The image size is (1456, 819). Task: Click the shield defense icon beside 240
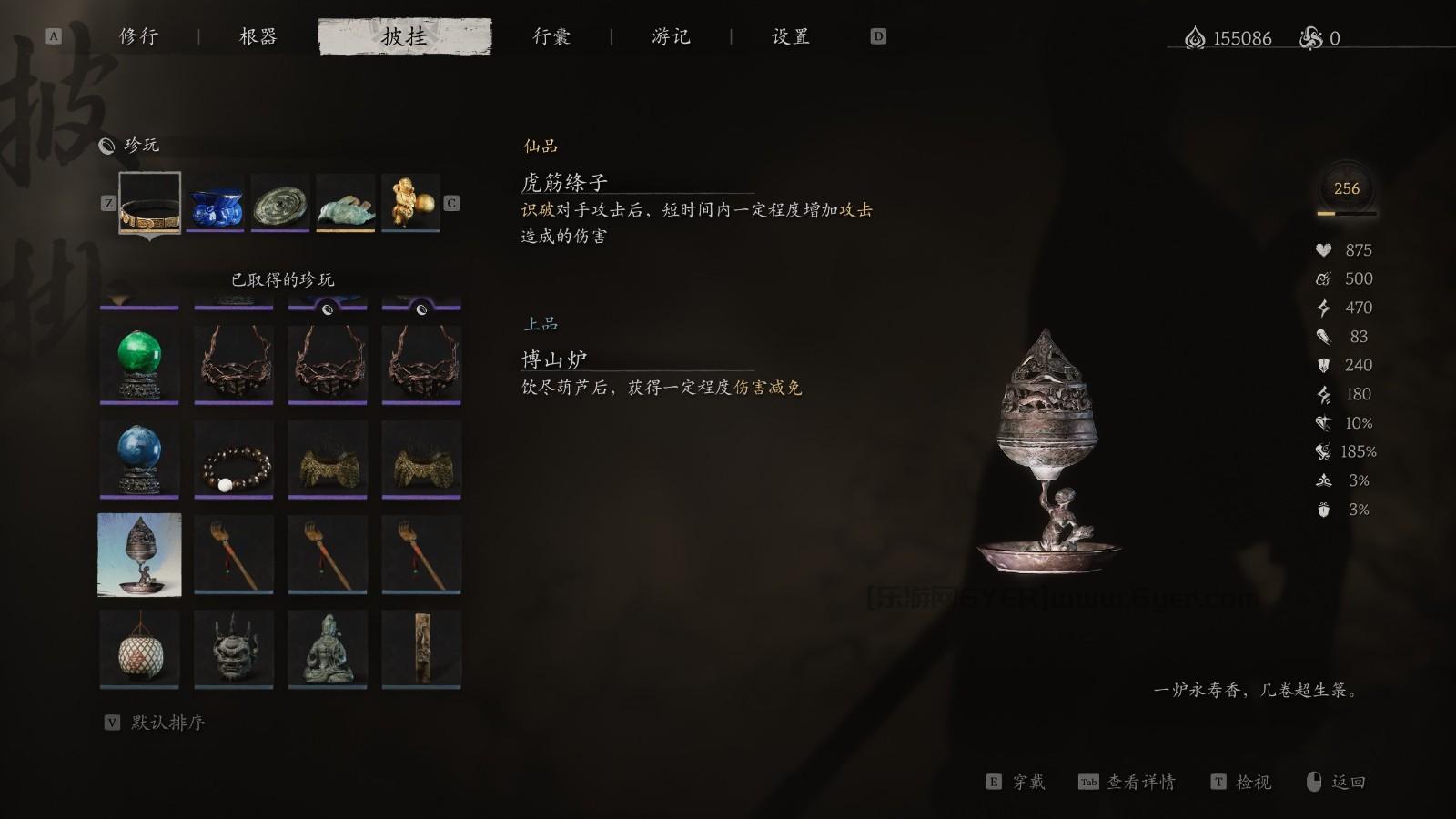pos(1324,365)
